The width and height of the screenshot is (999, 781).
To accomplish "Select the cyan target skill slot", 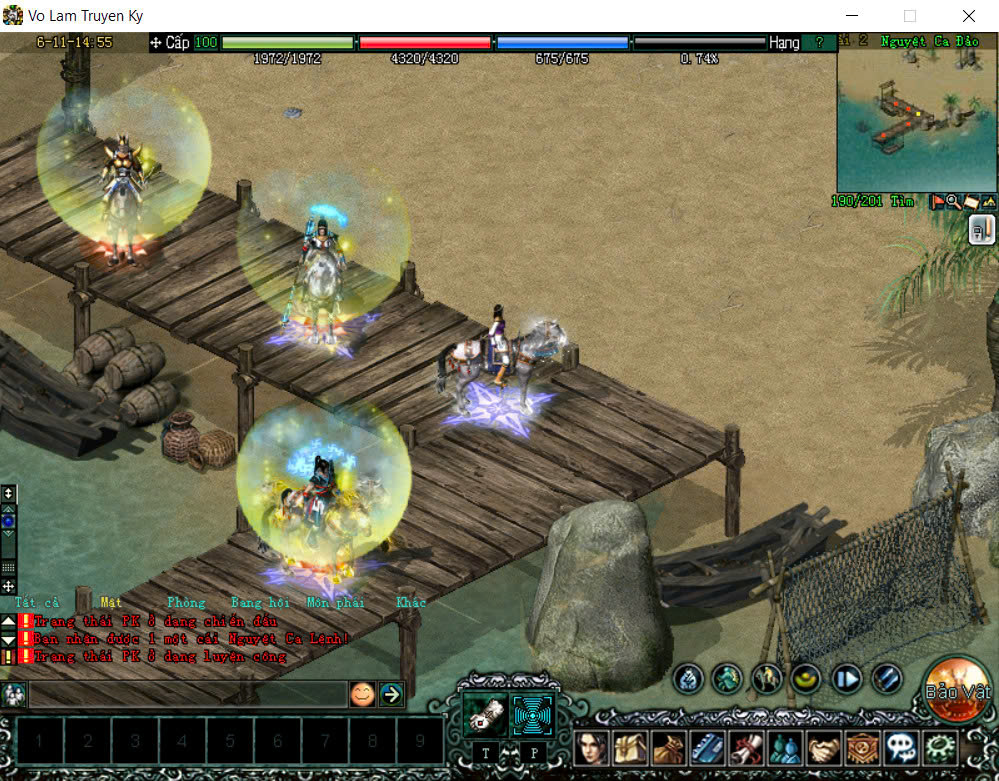I will coord(533,714).
